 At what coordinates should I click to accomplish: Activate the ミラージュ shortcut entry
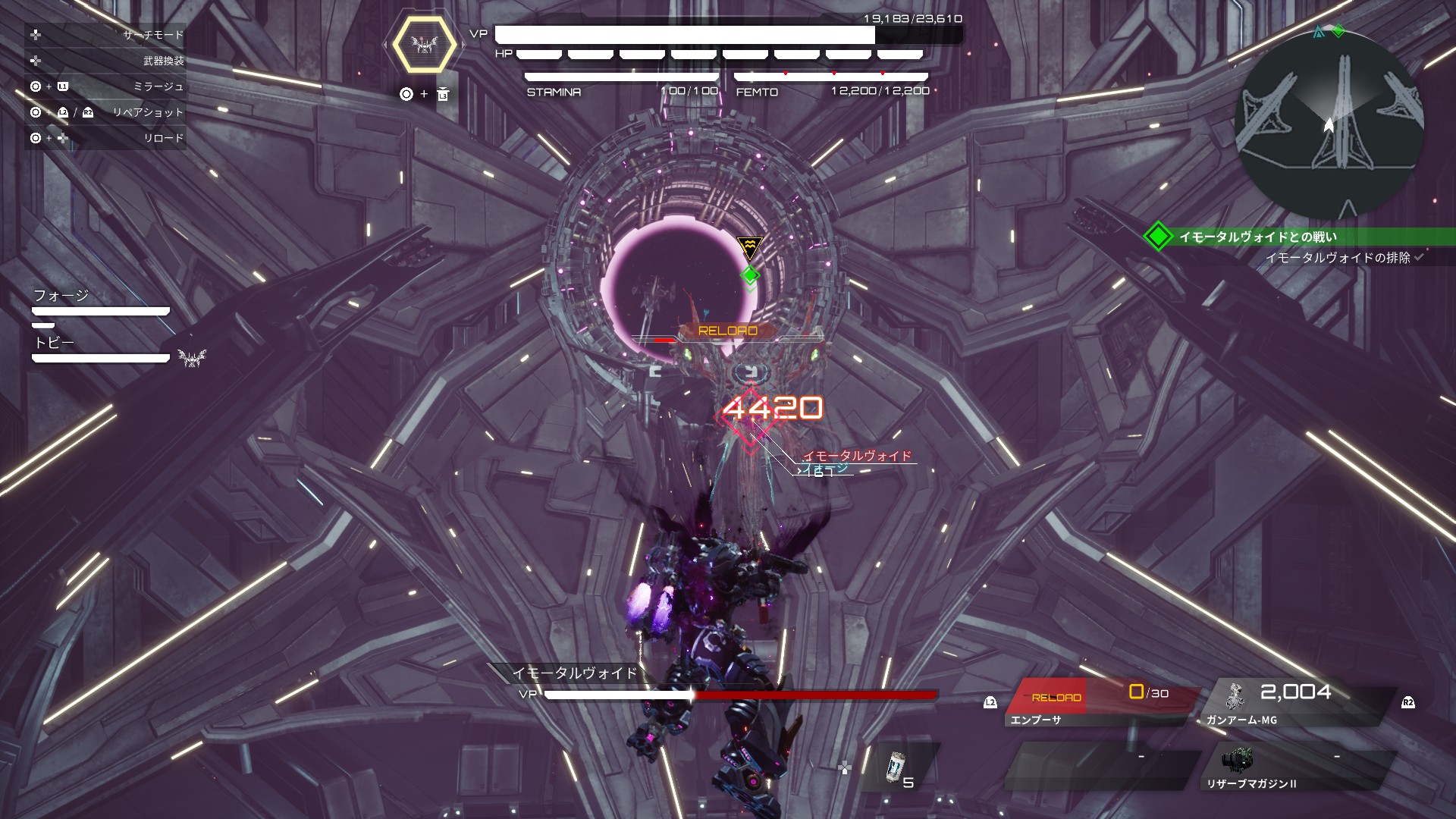tap(106, 86)
